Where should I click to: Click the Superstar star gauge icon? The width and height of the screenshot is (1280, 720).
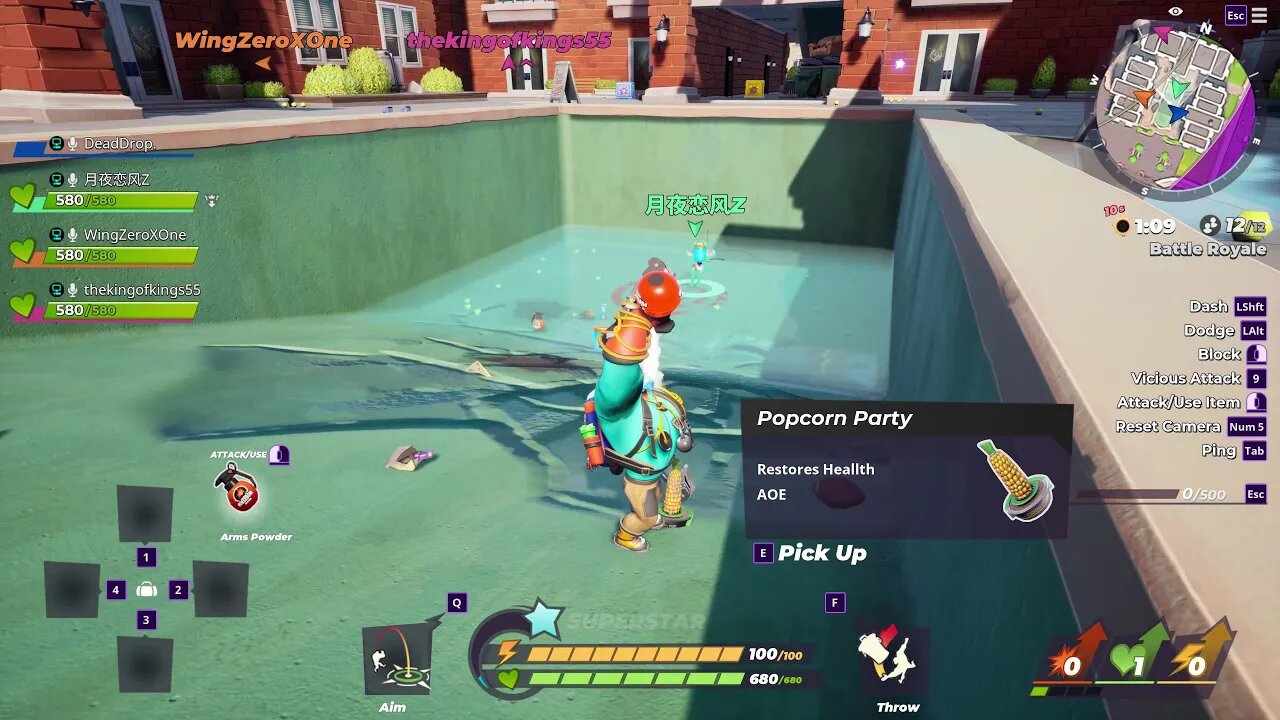(x=543, y=619)
